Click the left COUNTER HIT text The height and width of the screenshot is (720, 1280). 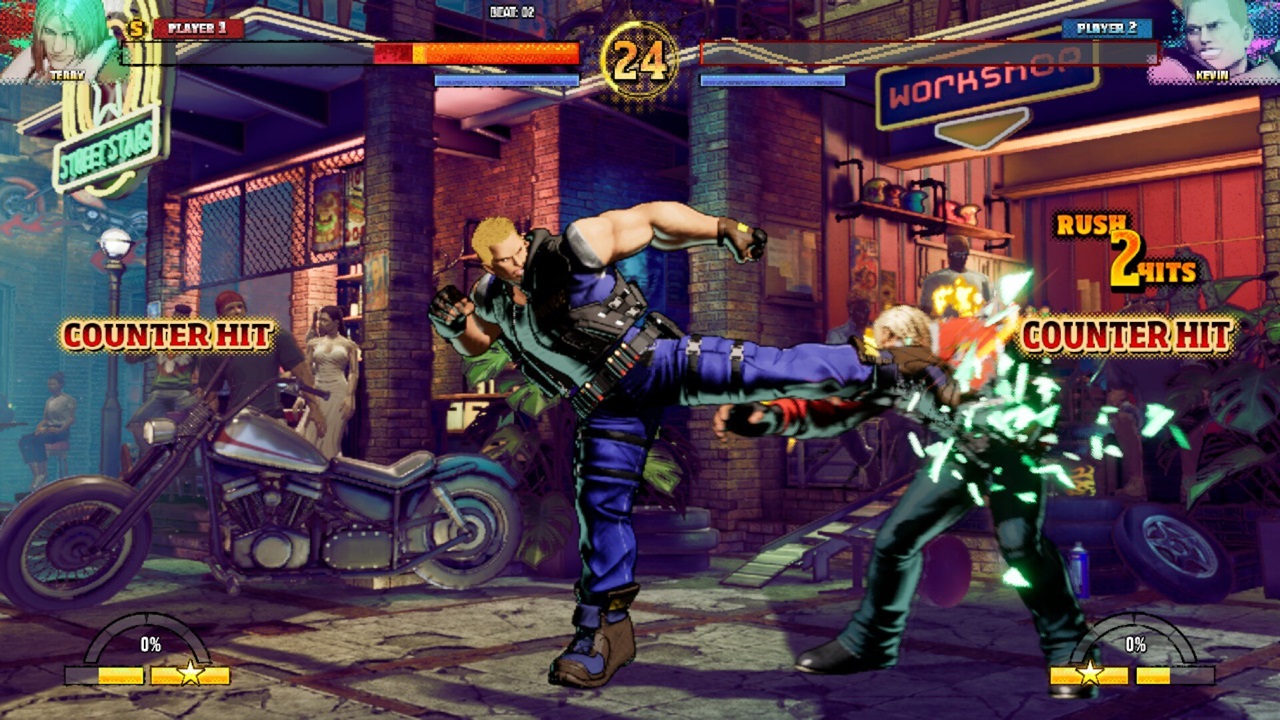(165, 337)
